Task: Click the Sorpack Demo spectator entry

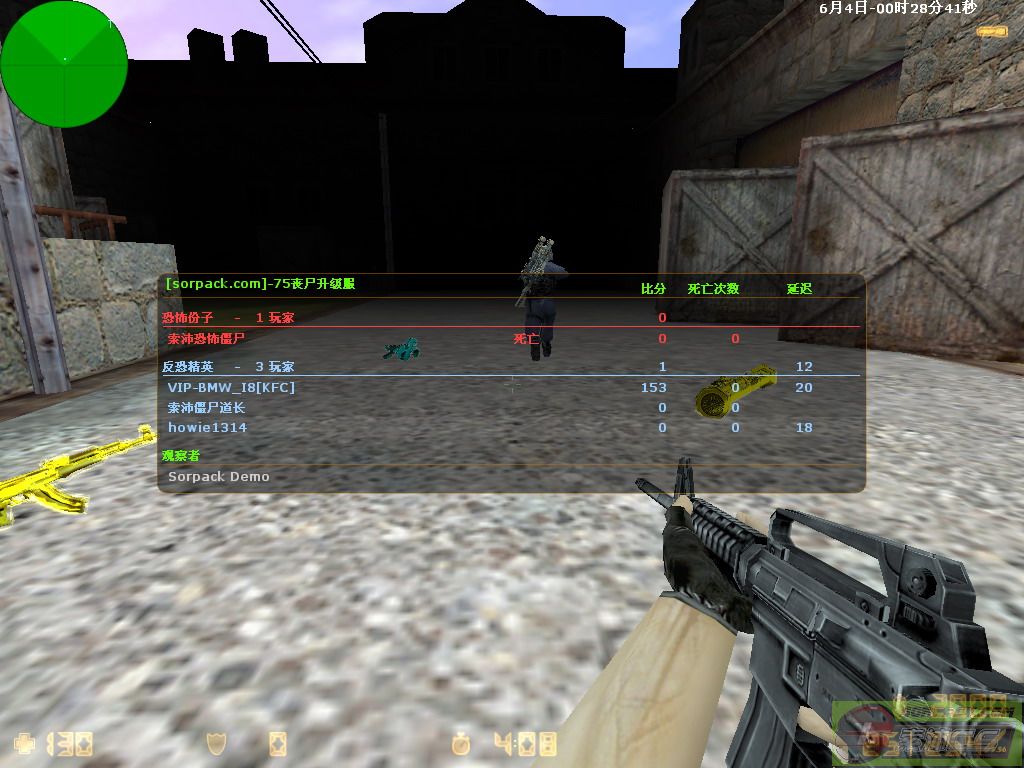Action: click(x=218, y=477)
